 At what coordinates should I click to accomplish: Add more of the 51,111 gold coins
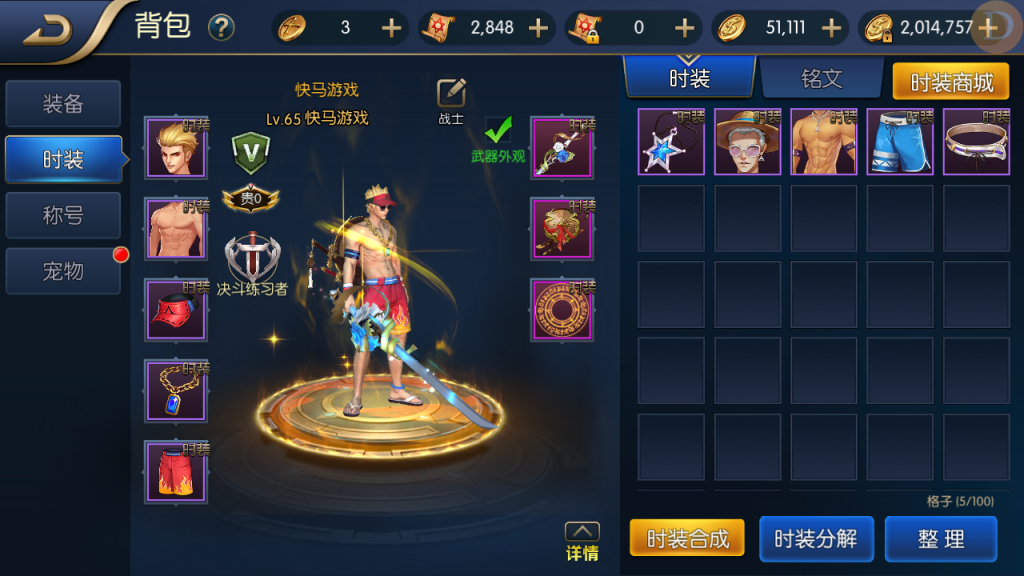[x=830, y=28]
